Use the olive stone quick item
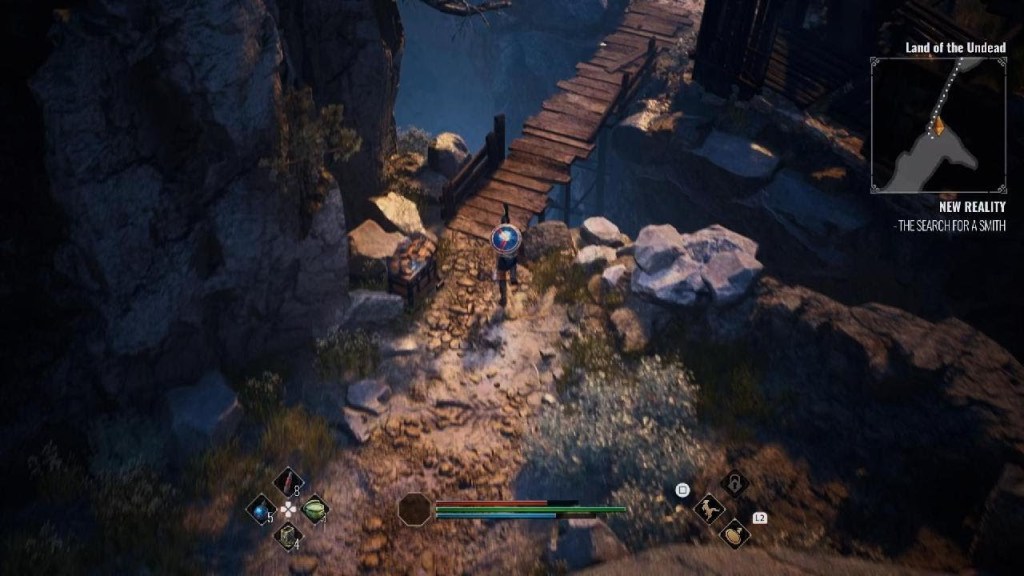This screenshot has height=576, width=1024. [x=288, y=534]
